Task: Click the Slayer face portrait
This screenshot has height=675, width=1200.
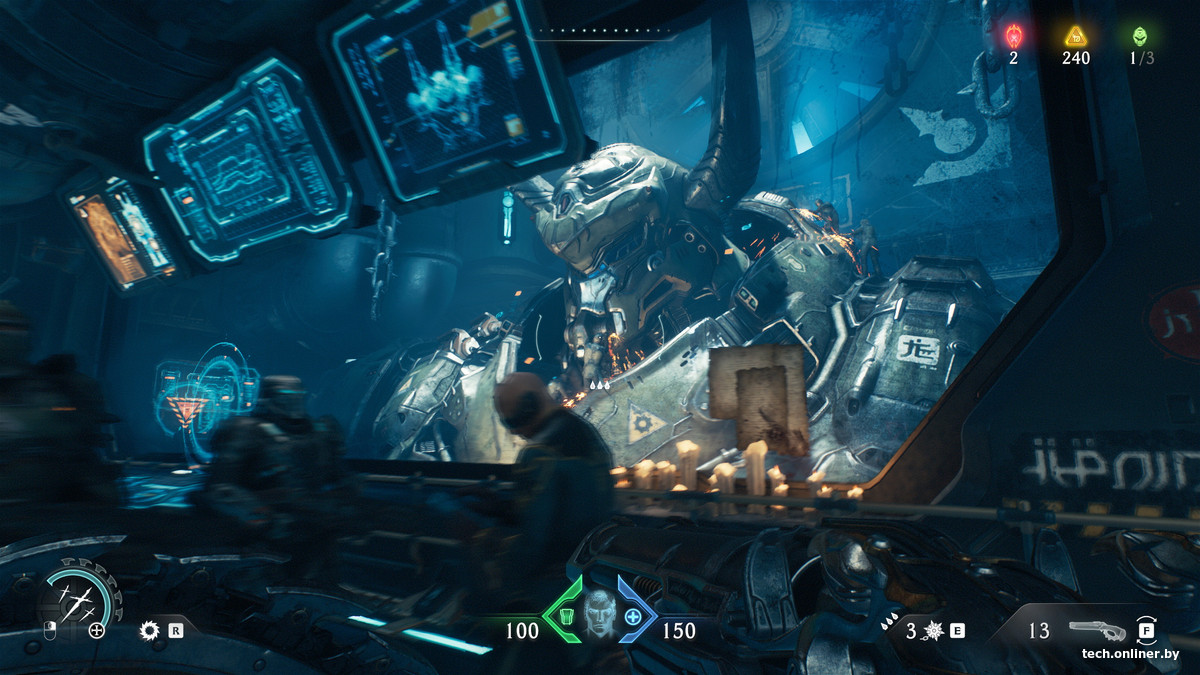Action: pyautogui.click(x=598, y=610)
